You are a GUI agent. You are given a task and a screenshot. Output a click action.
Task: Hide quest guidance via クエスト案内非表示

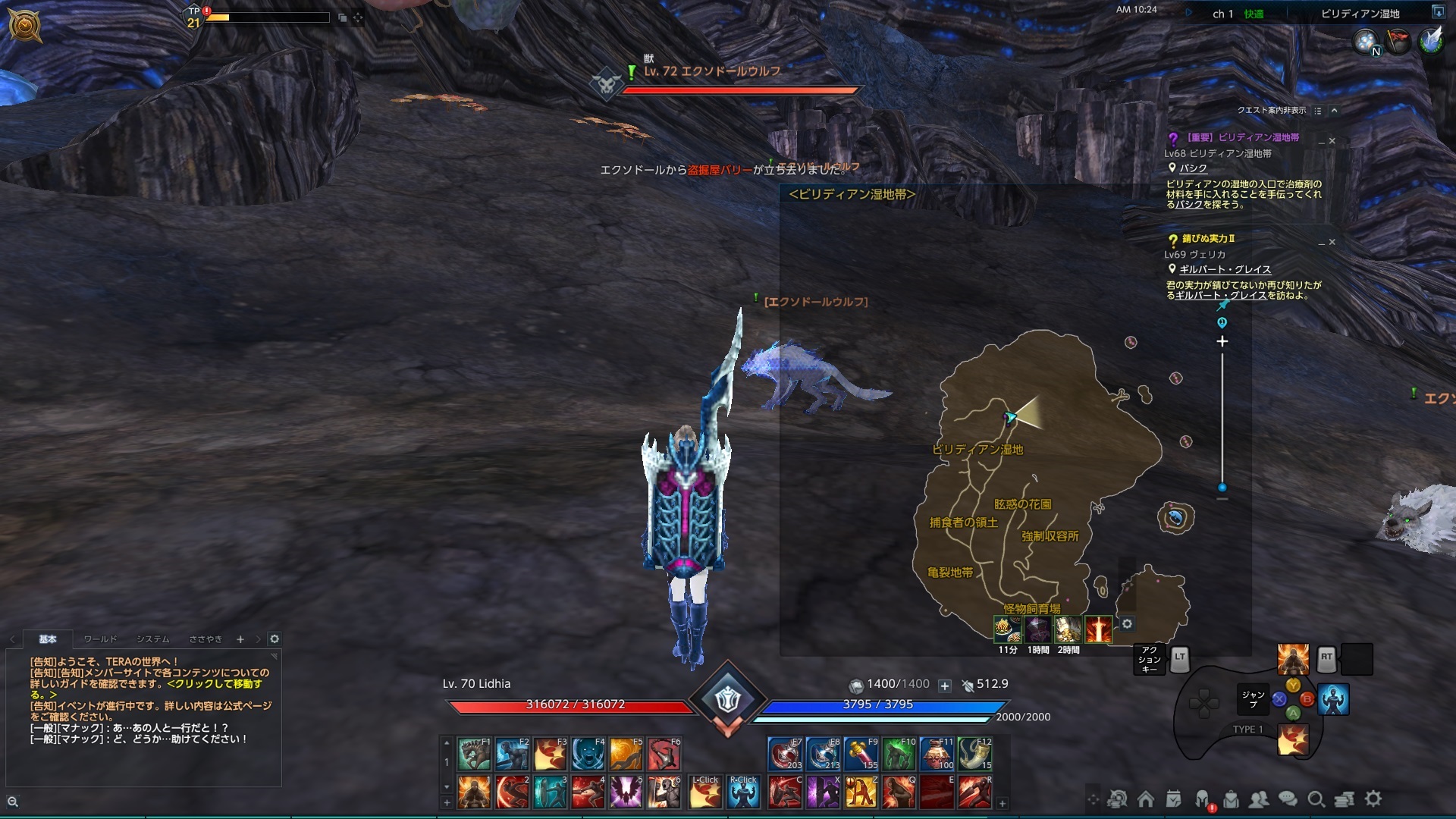1272,111
